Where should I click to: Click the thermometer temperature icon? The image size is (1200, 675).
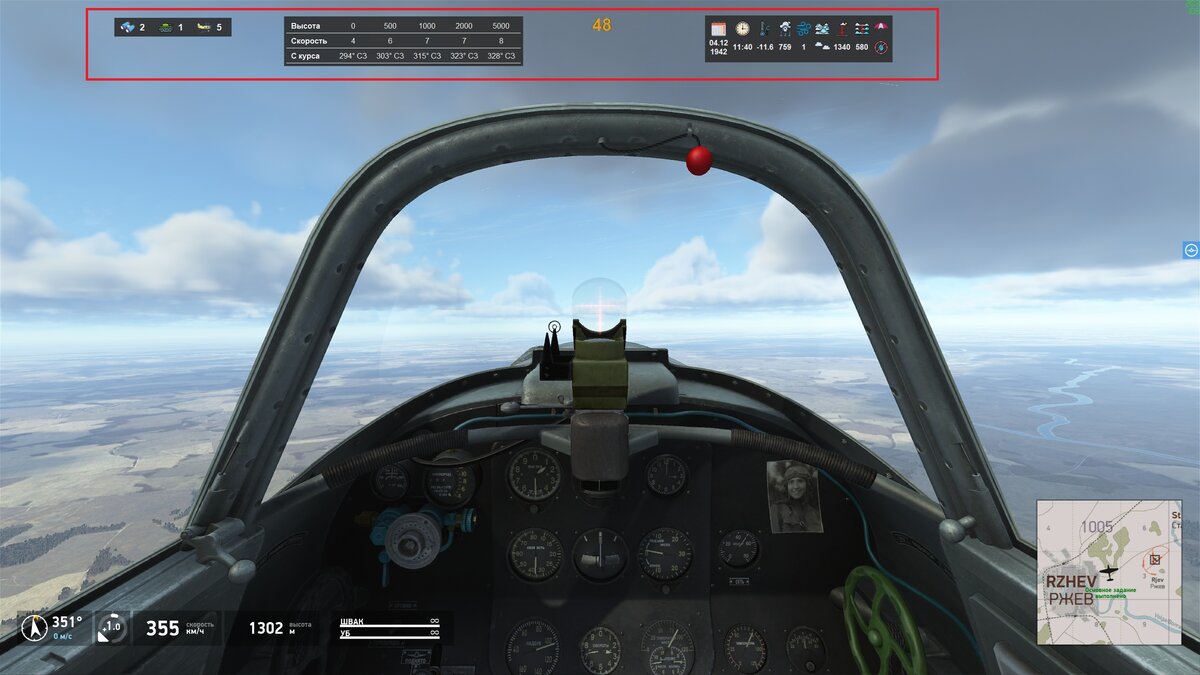[764, 29]
